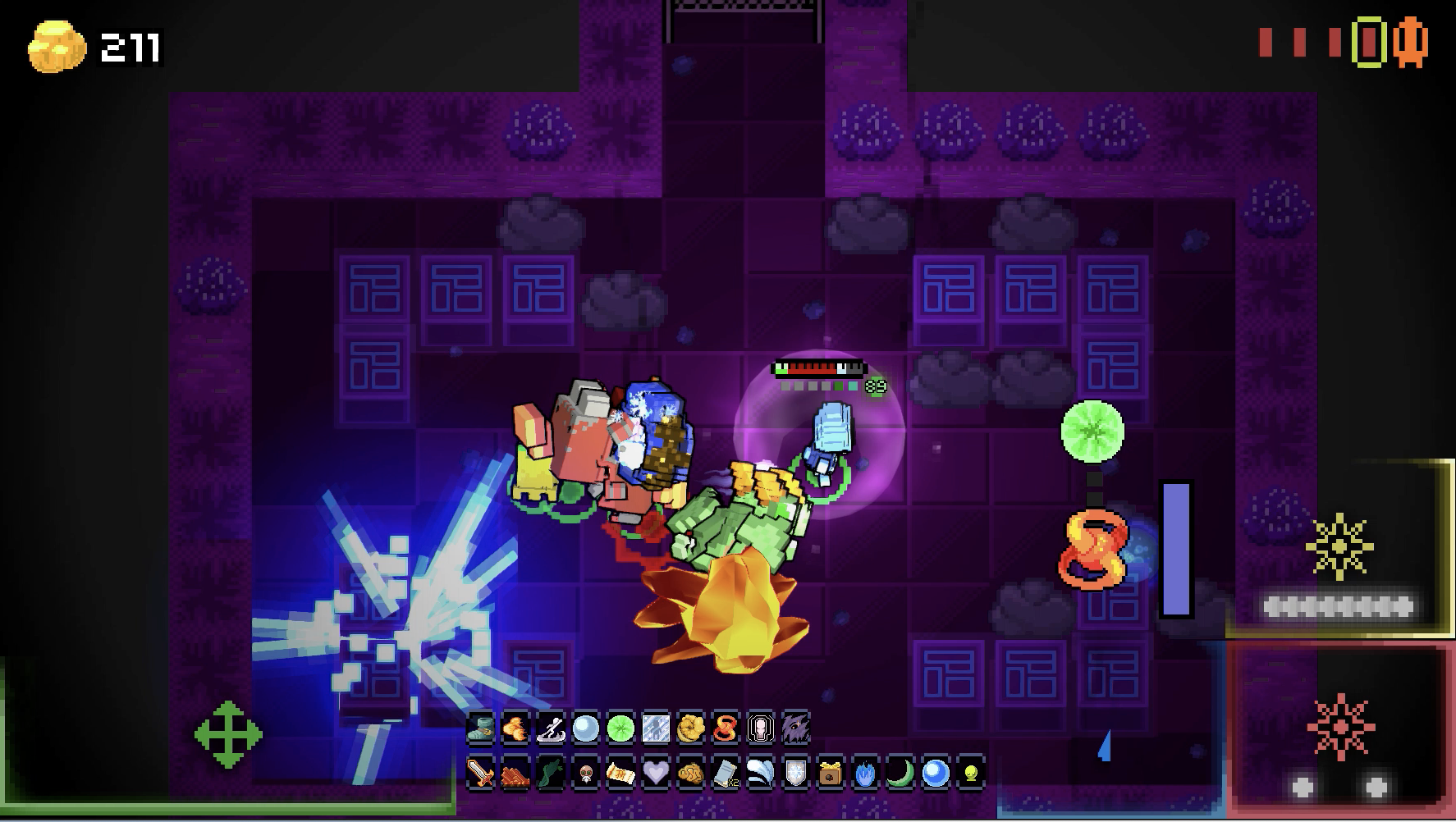Select the dark purple eye item

click(x=796, y=728)
